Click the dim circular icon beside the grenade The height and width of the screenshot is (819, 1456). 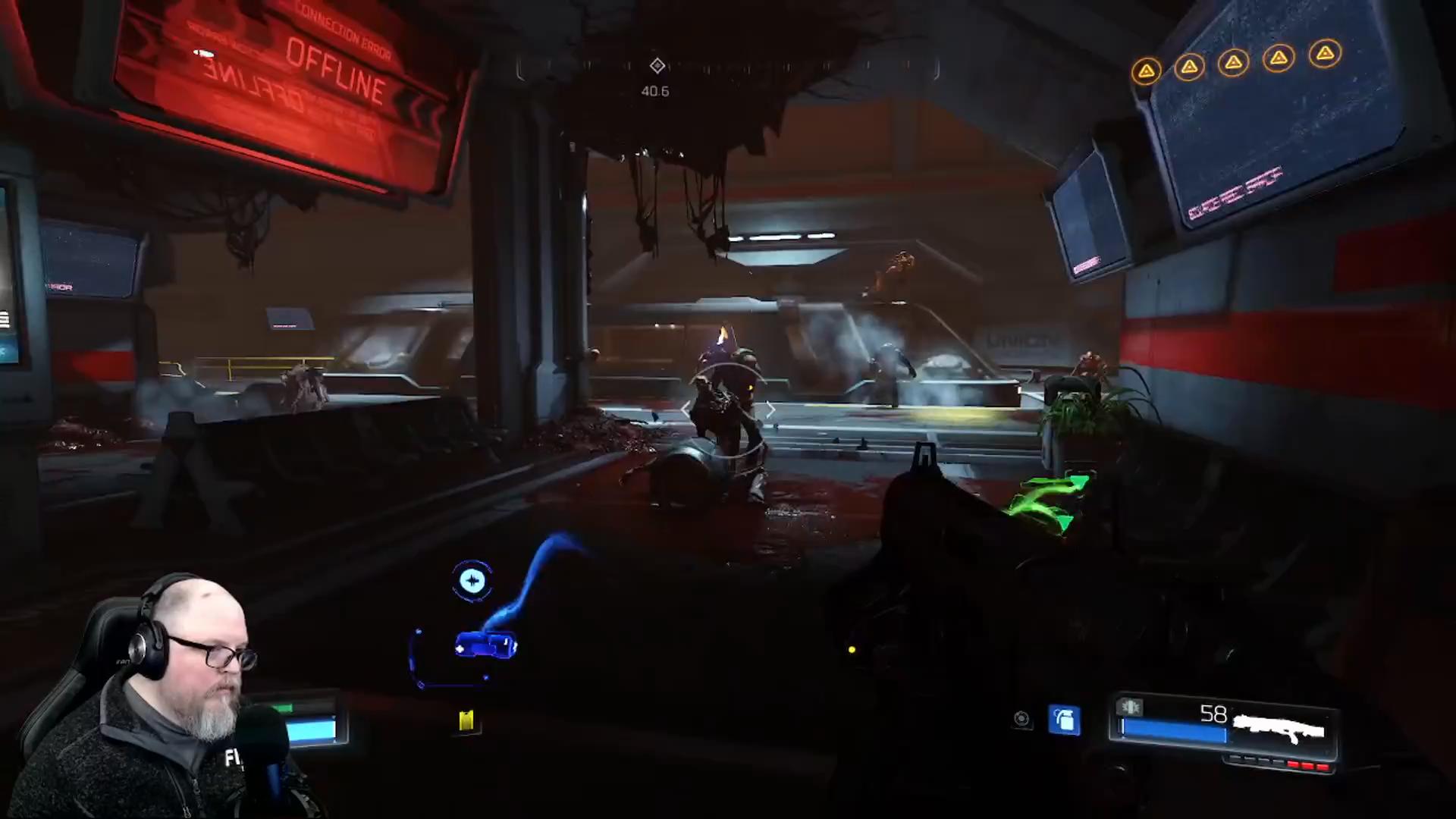coord(1021,719)
